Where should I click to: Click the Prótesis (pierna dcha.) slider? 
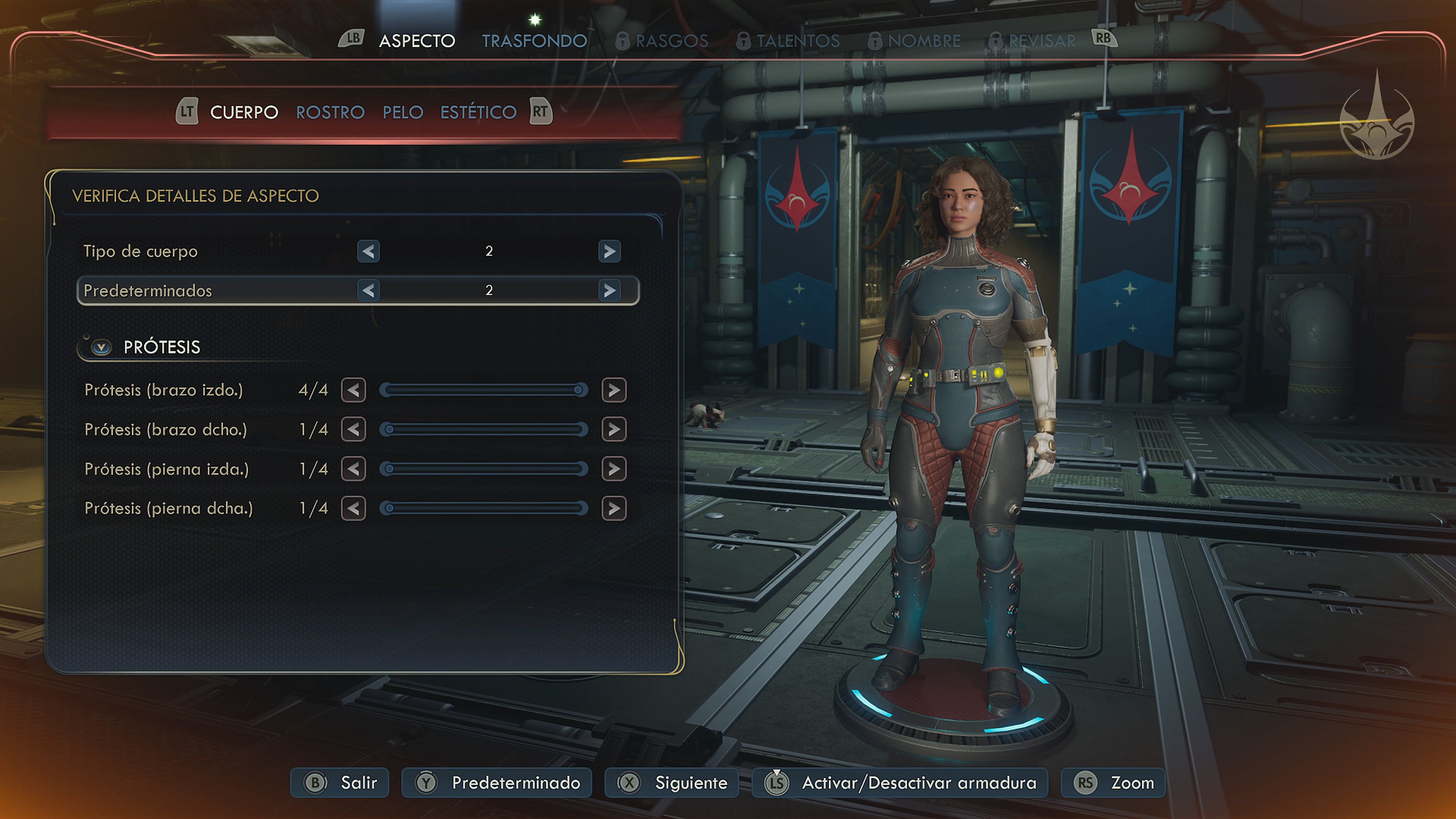click(483, 508)
